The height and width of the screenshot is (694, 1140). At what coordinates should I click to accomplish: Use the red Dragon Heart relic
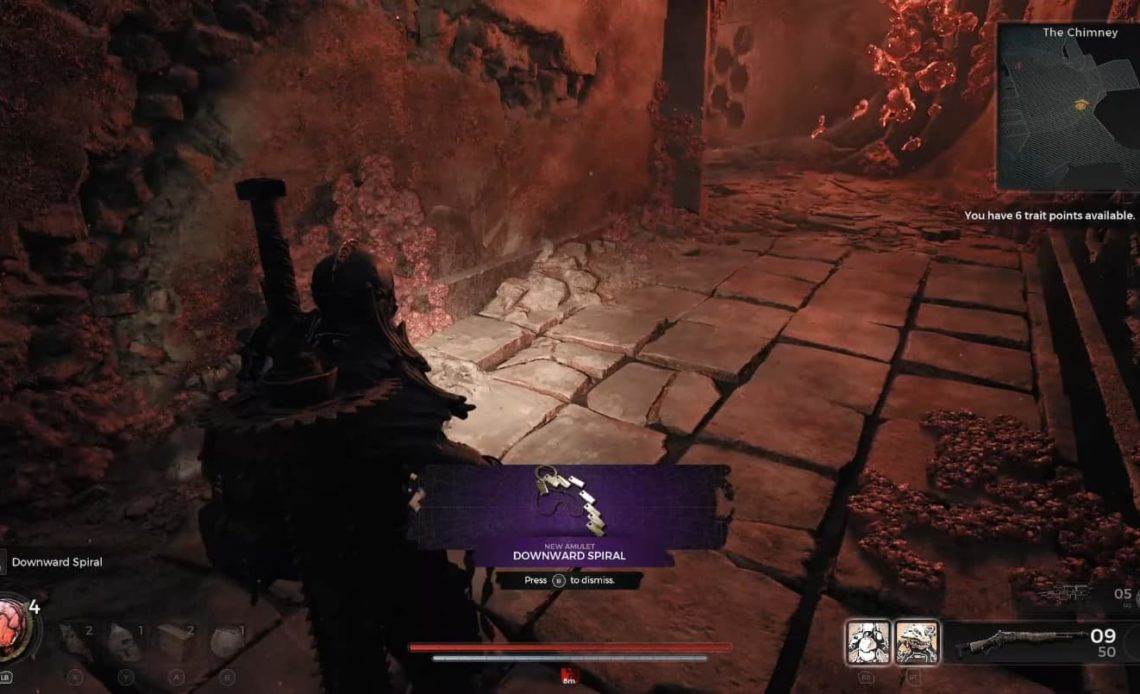click(15, 627)
